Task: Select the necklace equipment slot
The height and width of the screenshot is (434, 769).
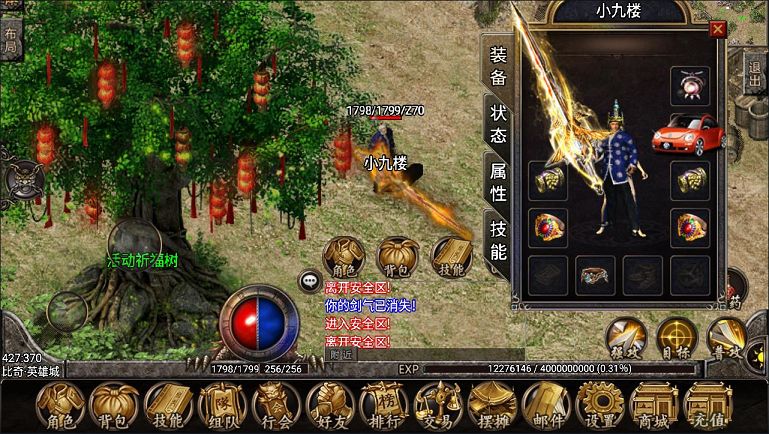Action: tap(690, 85)
